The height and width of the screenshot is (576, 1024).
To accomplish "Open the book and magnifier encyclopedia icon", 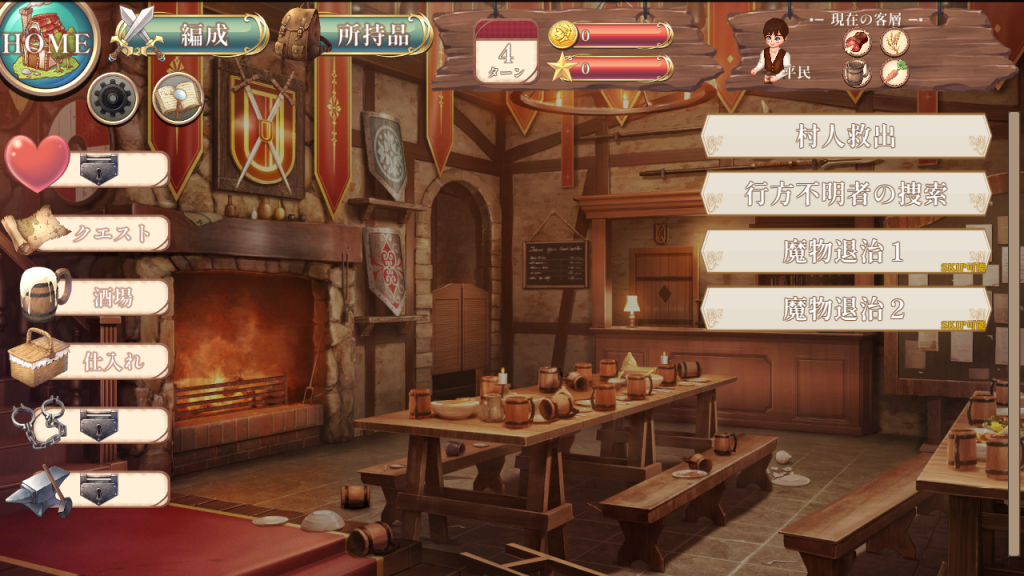I will tap(177, 98).
